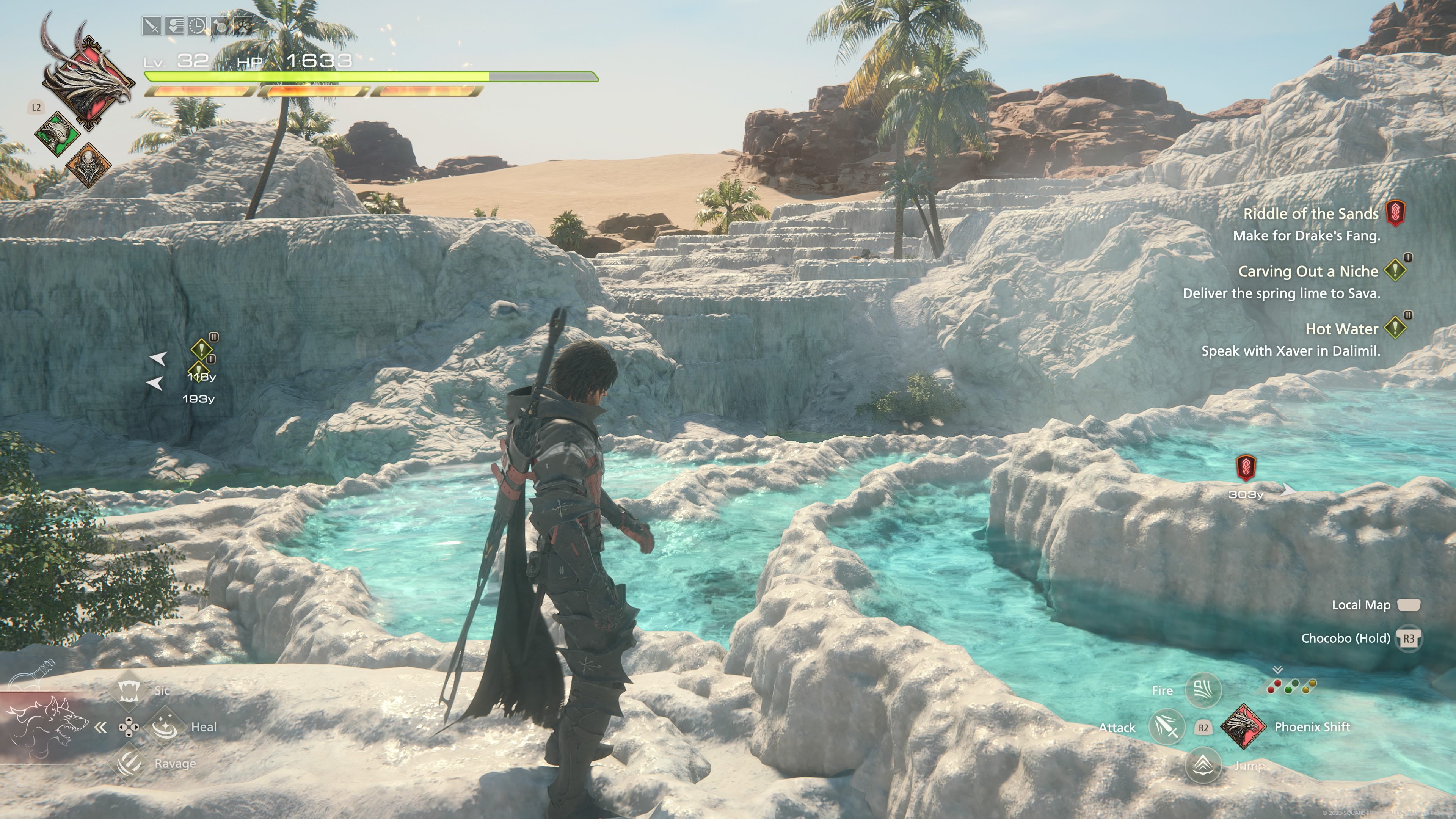
Task: Trigger Torgal's Ravage command
Action: 129,763
